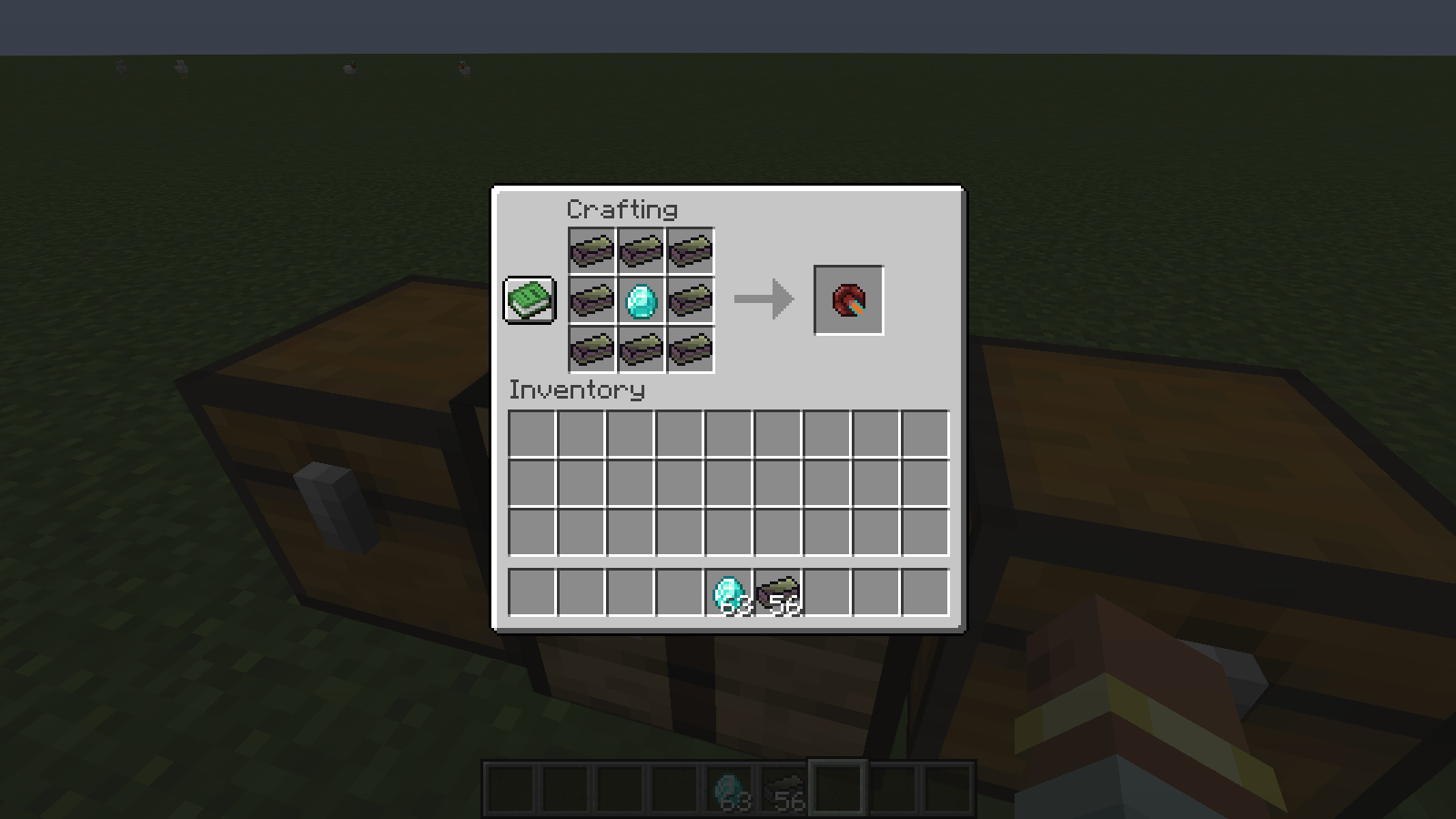The width and height of the screenshot is (1456, 819).
Task: Pick up the middle-right ingredient in the grid
Action: click(689, 298)
